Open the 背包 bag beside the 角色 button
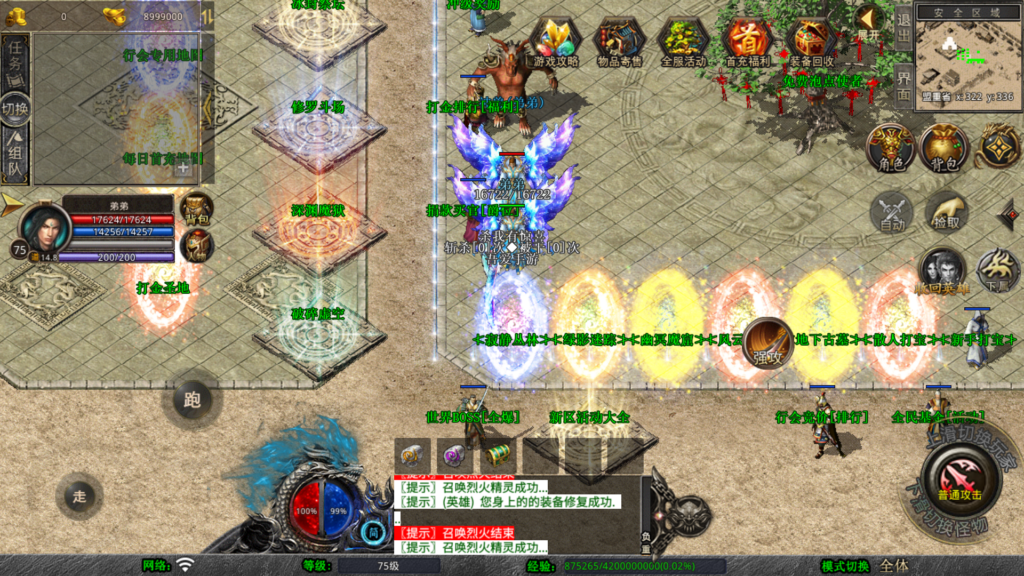This screenshot has width=1024, height=576. tap(944, 148)
